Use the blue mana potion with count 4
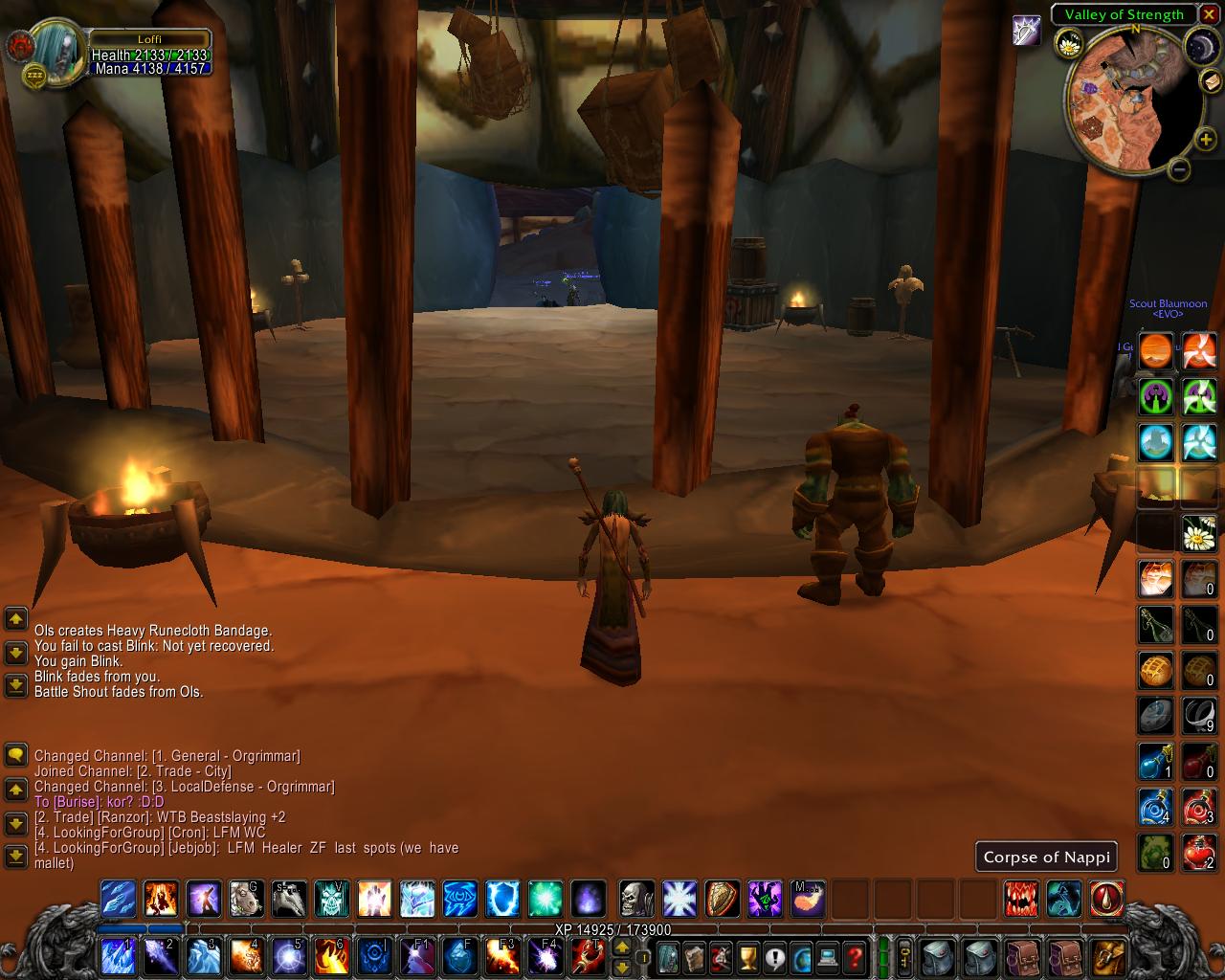The image size is (1225, 980). click(x=1155, y=807)
